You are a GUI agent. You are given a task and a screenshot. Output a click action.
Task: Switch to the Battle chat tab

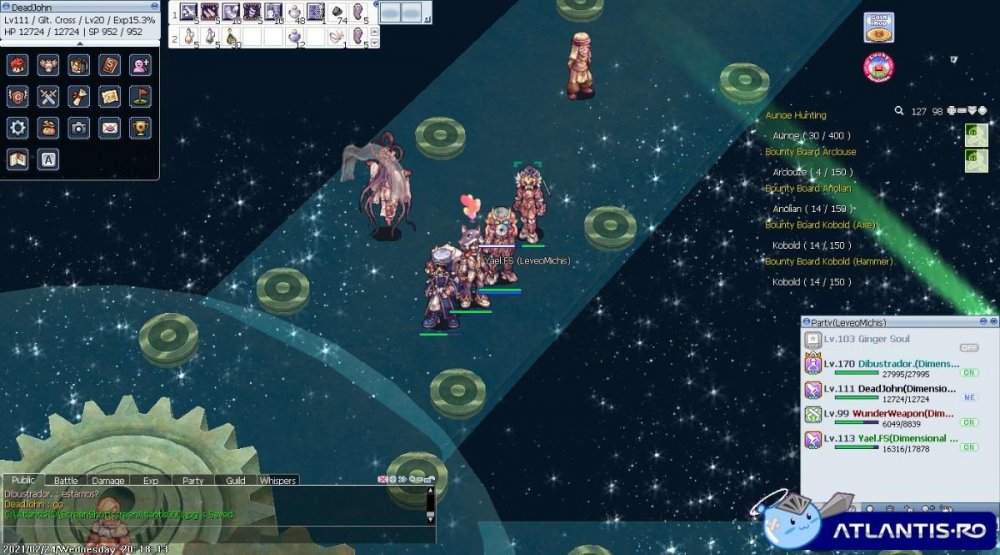tap(66, 481)
